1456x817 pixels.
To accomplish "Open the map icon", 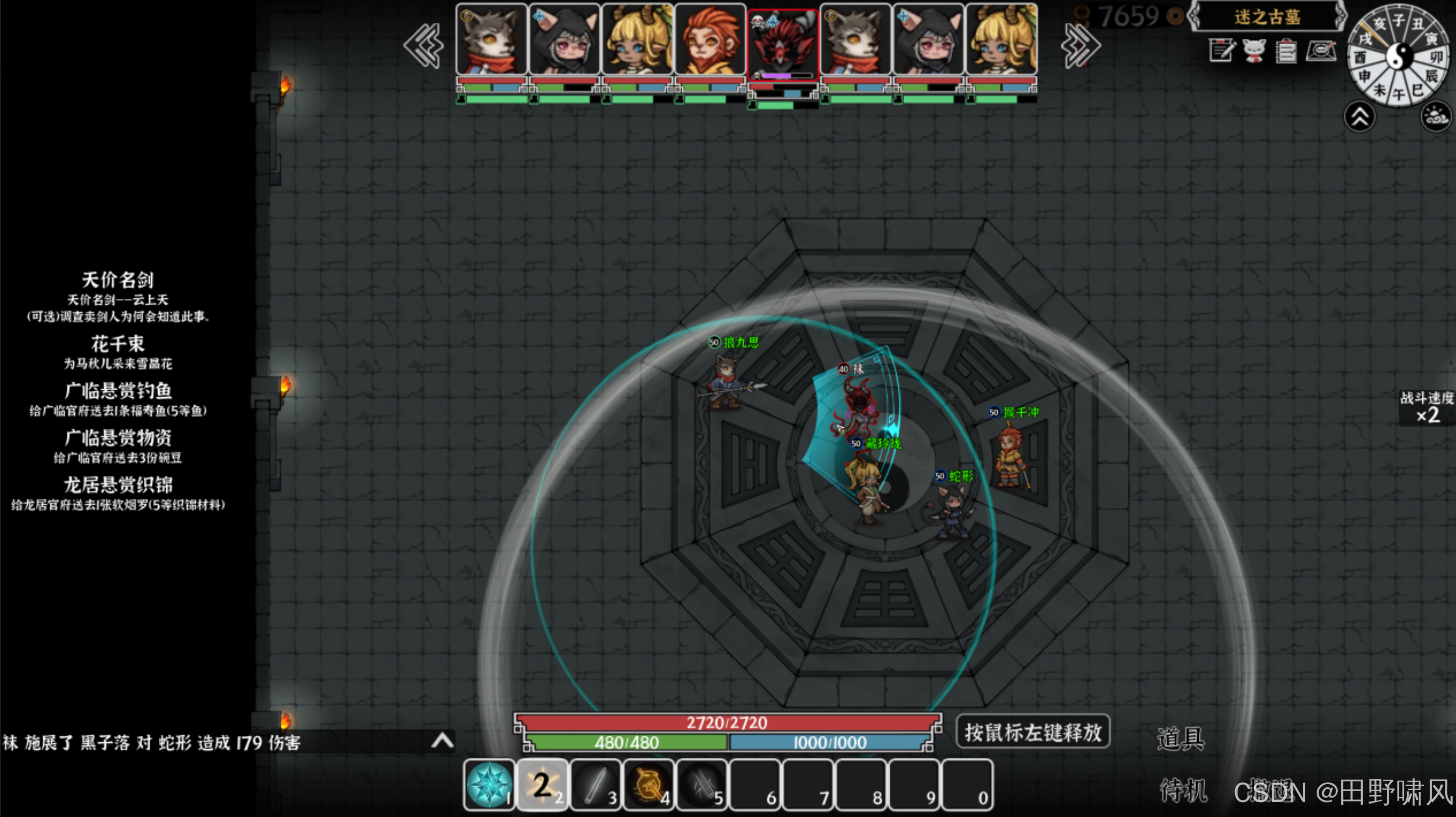I will tap(1321, 51).
